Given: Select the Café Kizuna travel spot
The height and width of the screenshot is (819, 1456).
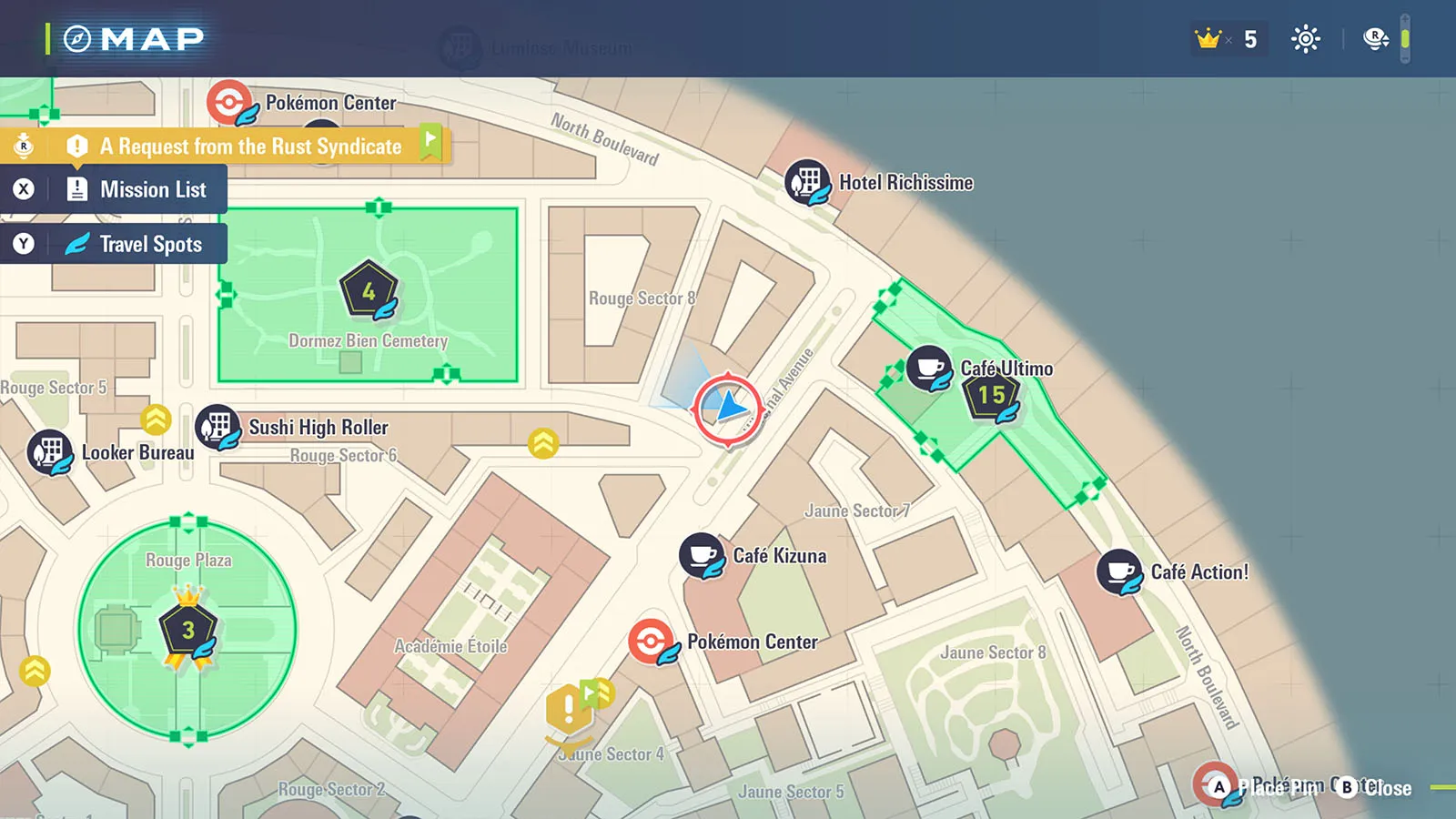Looking at the screenshot, I should (x=702, y=556).
